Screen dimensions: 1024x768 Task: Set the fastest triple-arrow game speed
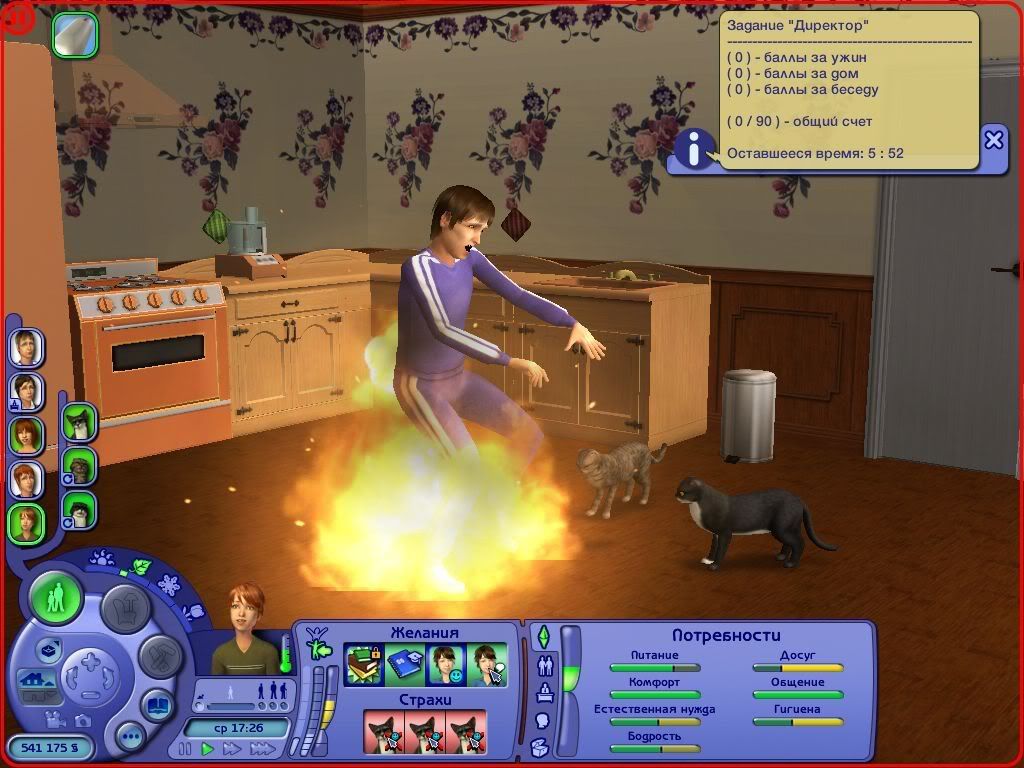[262, 748]
